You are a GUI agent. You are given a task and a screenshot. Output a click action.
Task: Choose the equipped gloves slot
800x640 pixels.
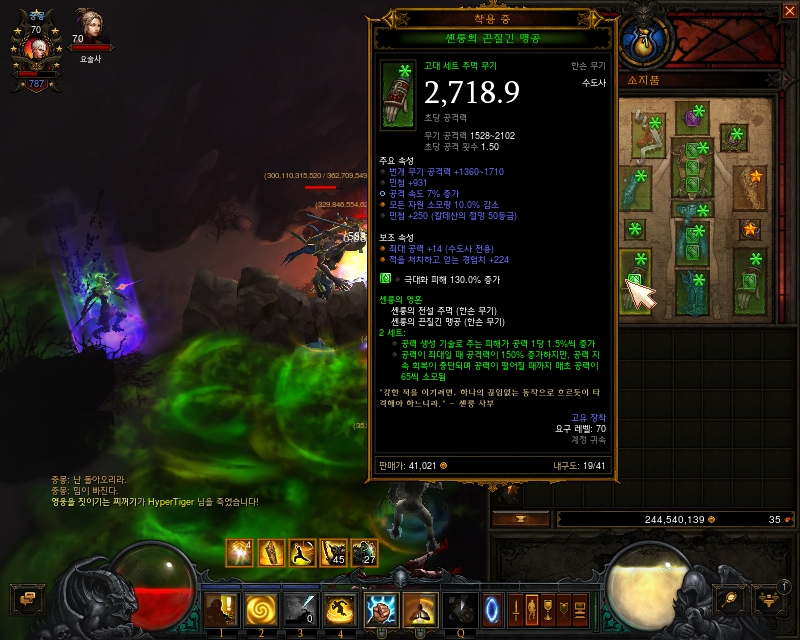click(636, 186)
